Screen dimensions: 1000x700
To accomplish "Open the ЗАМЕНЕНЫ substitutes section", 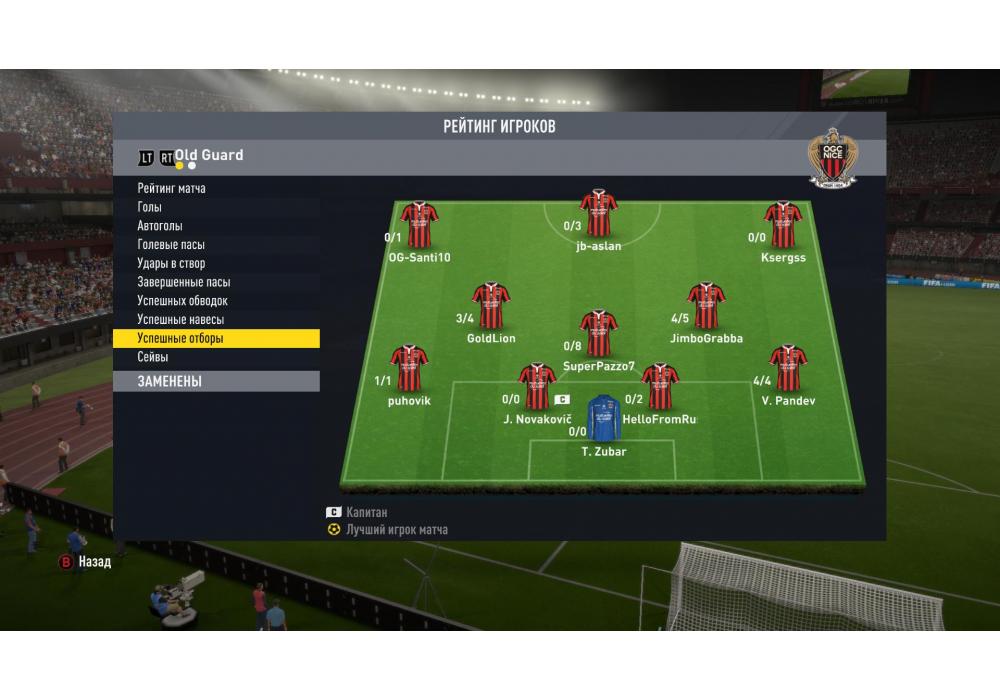I will click(215, 381).
